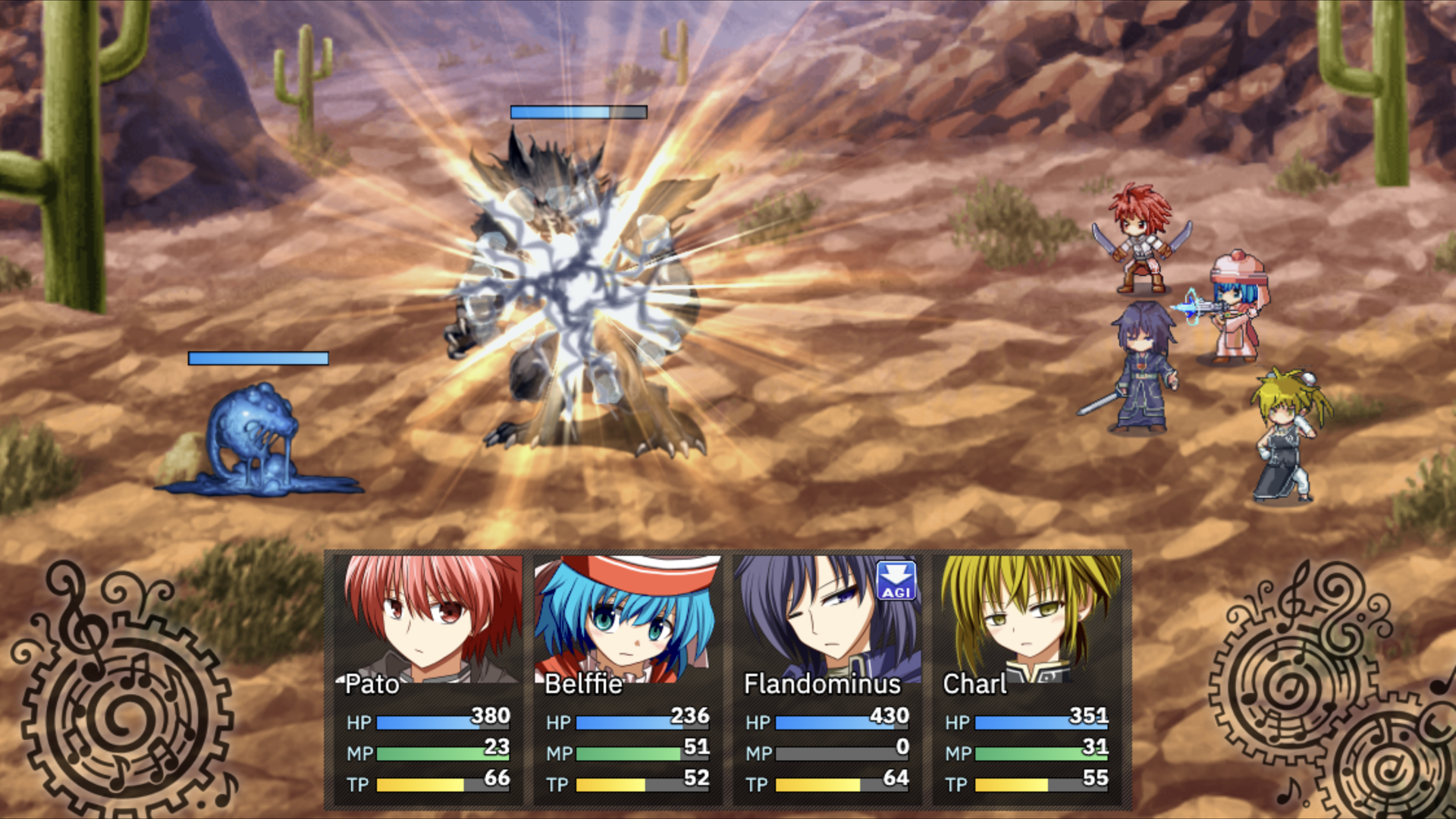
Task: Click the AGI down debuff icon
Action: coord(896,581)
